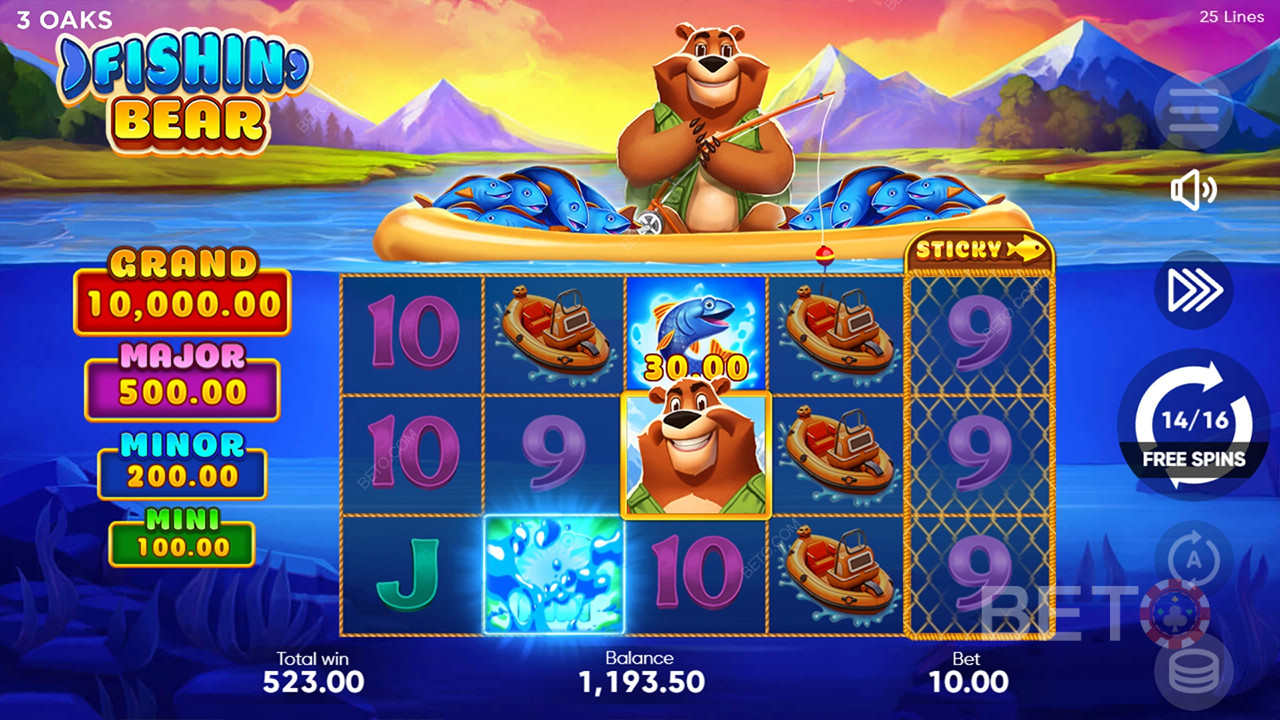Click the free spins spin button
Image resolution: width=1280 pixels, height=720 pixels.
1193,424
